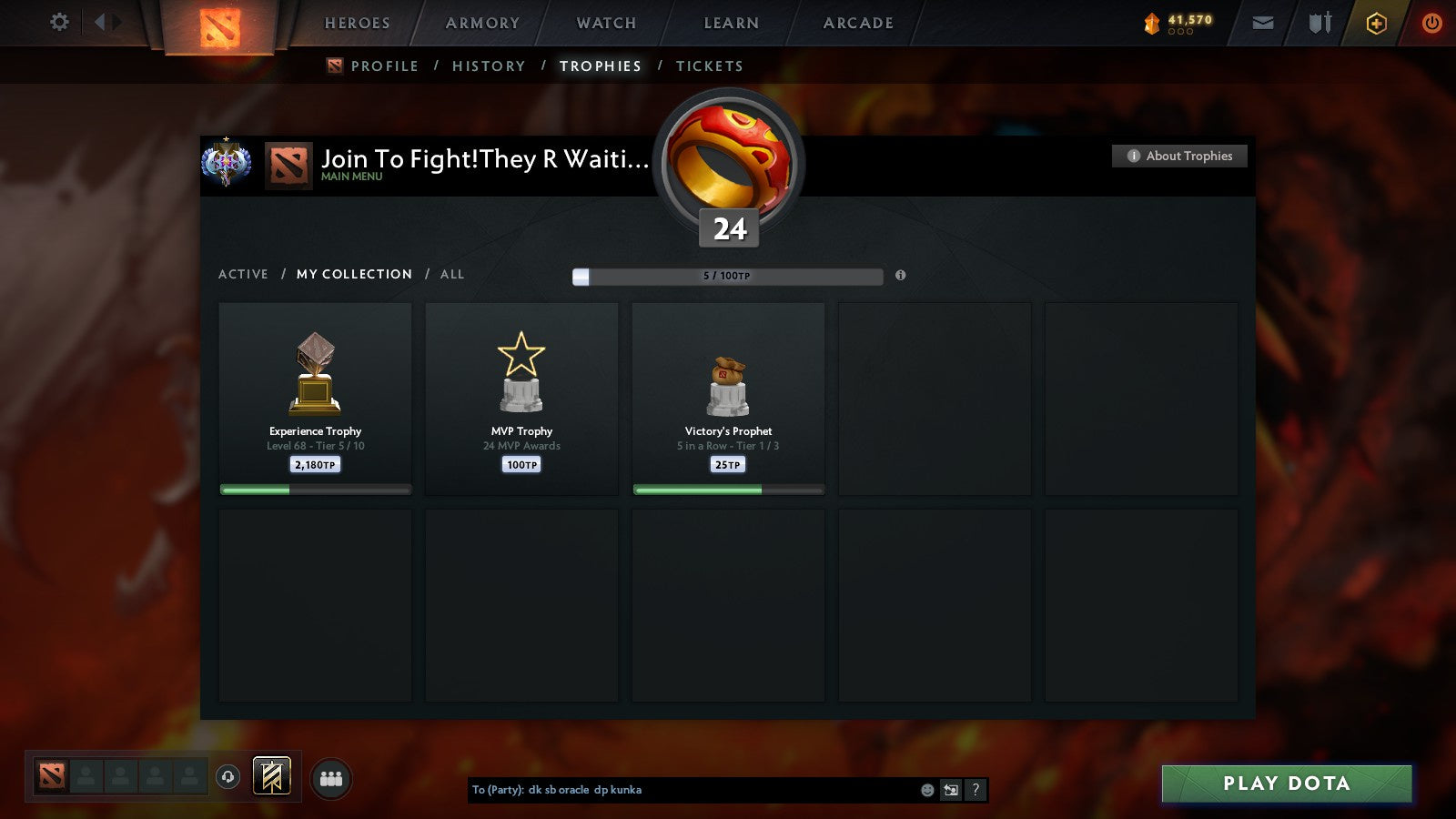Click the About Trophies button

coord(1178,156)
